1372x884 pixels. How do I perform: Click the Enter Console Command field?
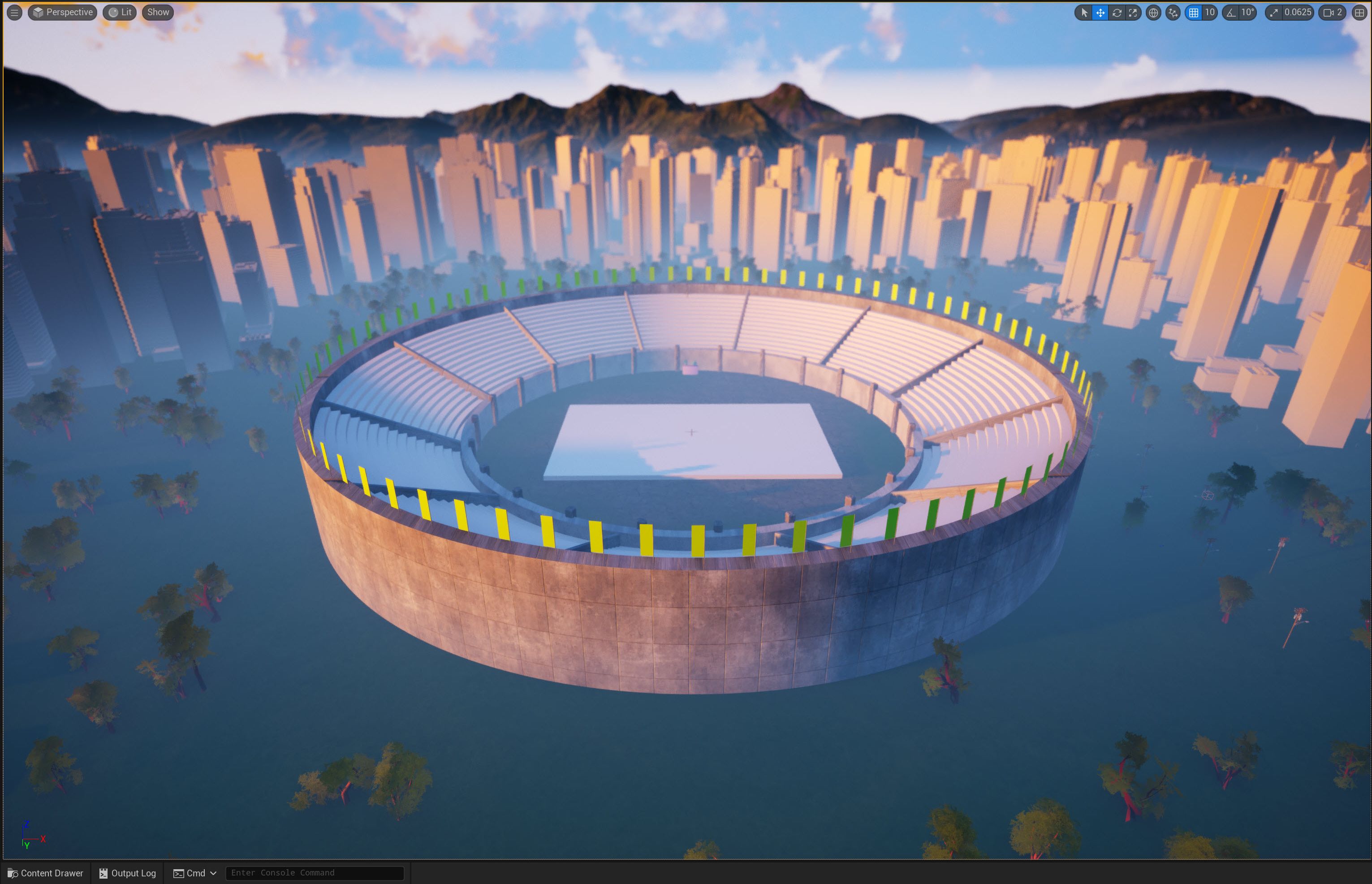click(x=315, y=873)
